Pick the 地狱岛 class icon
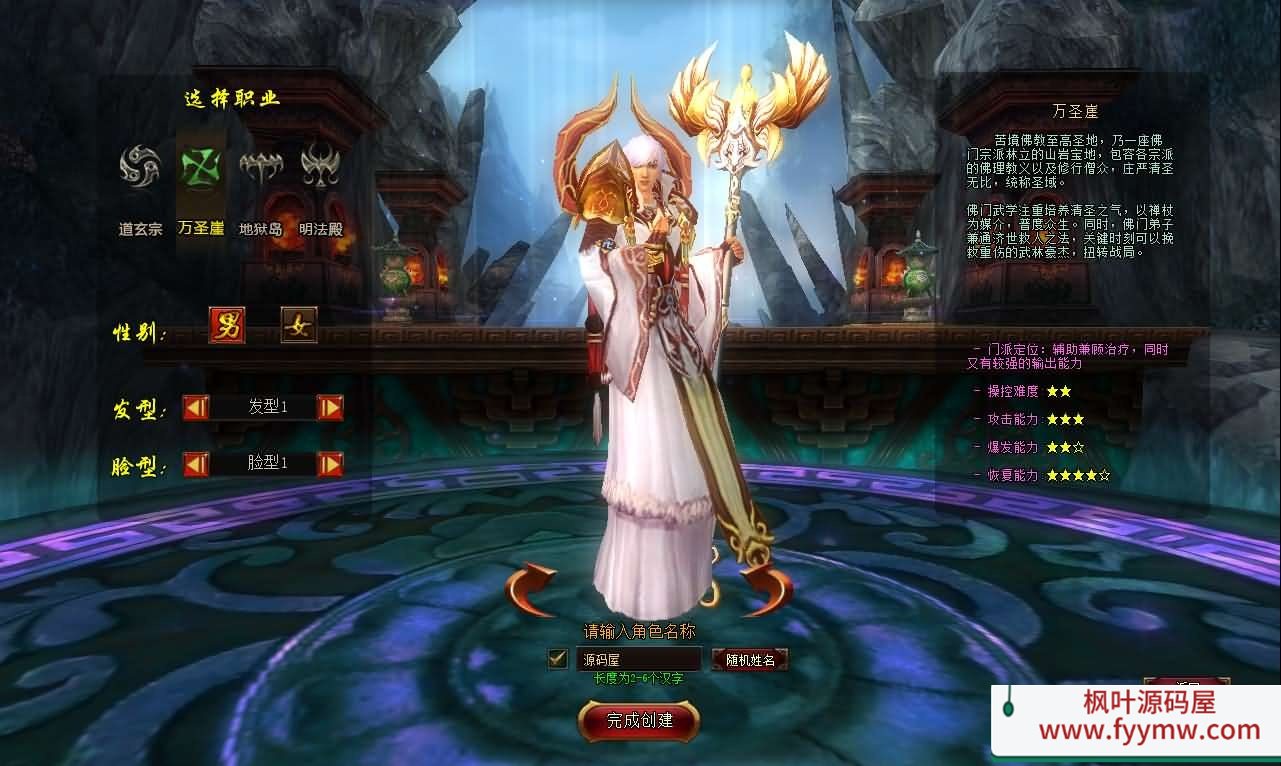1281x766 pixels. [260, 167]
